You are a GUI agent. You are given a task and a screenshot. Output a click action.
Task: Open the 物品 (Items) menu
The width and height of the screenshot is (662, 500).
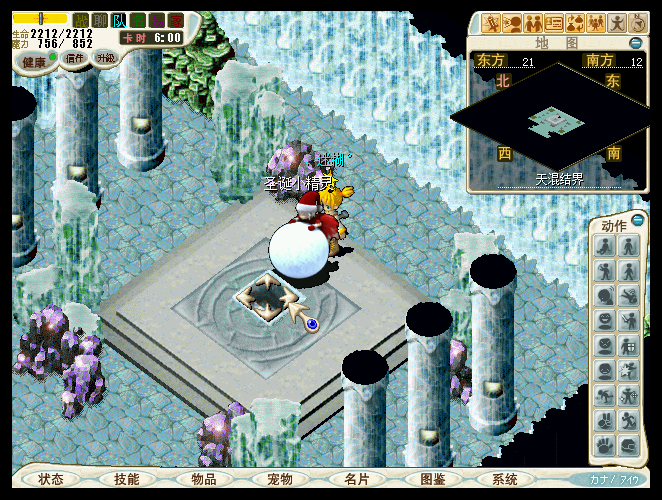[x=204, y=479]
